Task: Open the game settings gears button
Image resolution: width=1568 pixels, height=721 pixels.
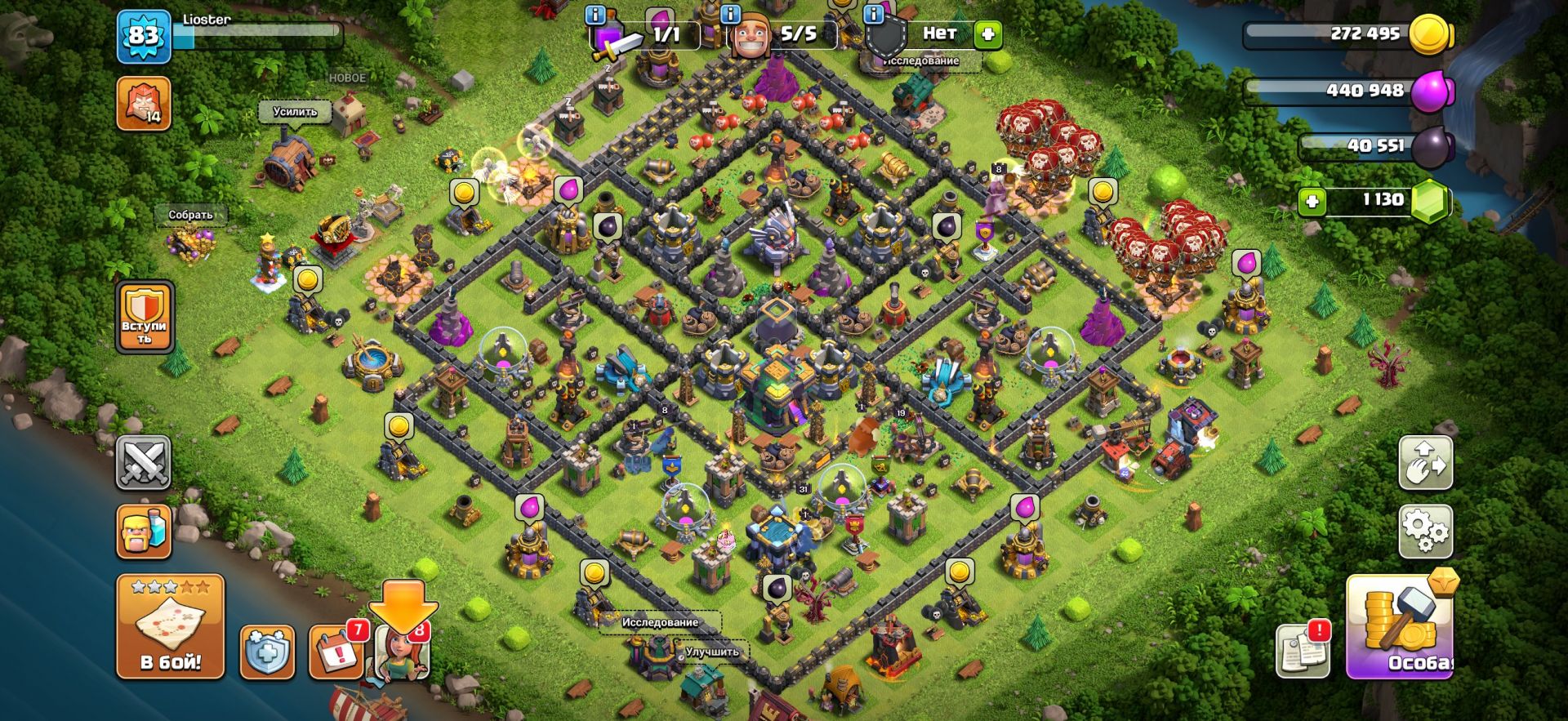Action: pyautogui.click(x=1425, y=531)
